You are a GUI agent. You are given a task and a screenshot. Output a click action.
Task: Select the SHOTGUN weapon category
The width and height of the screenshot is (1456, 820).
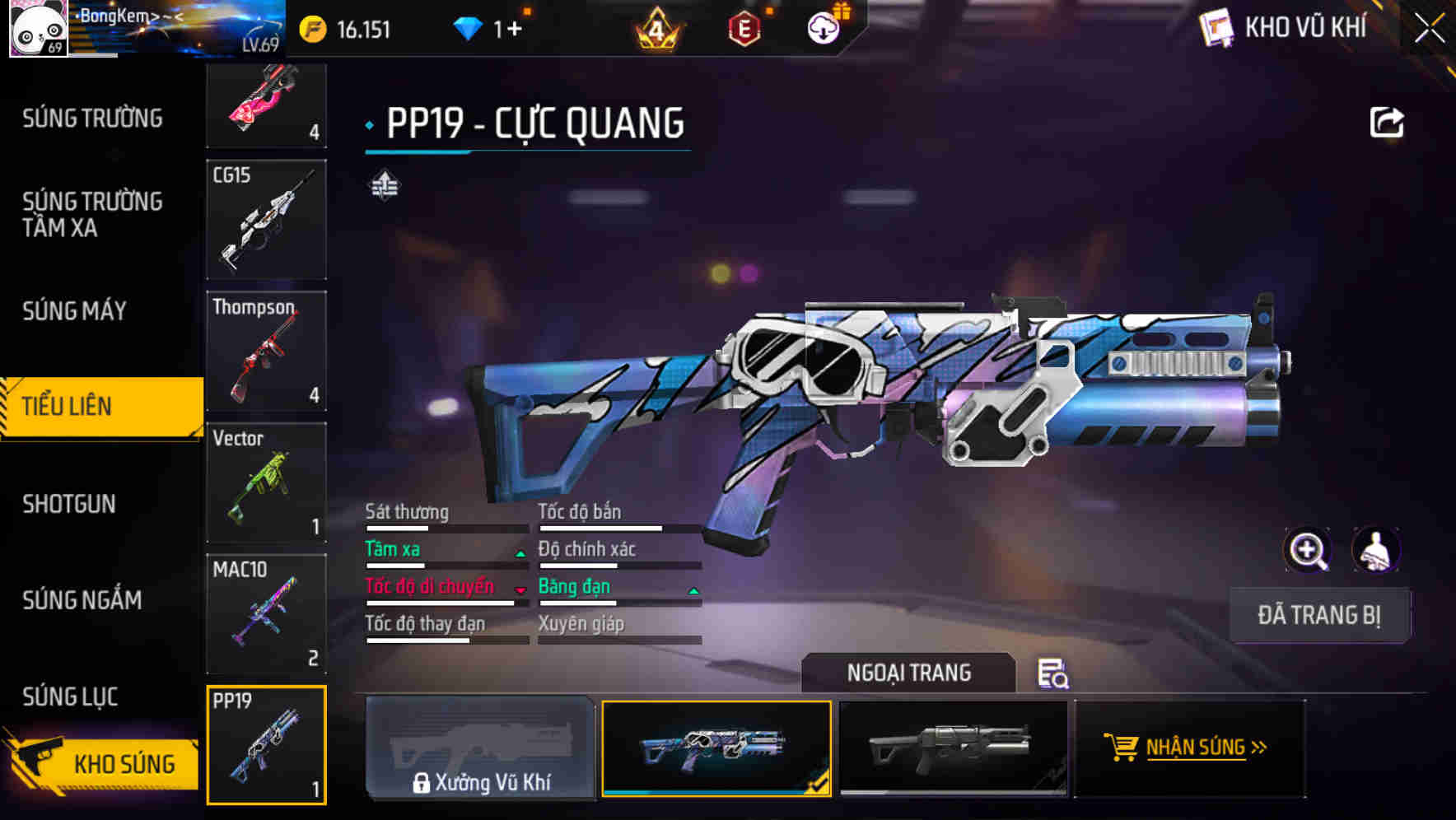69,503
